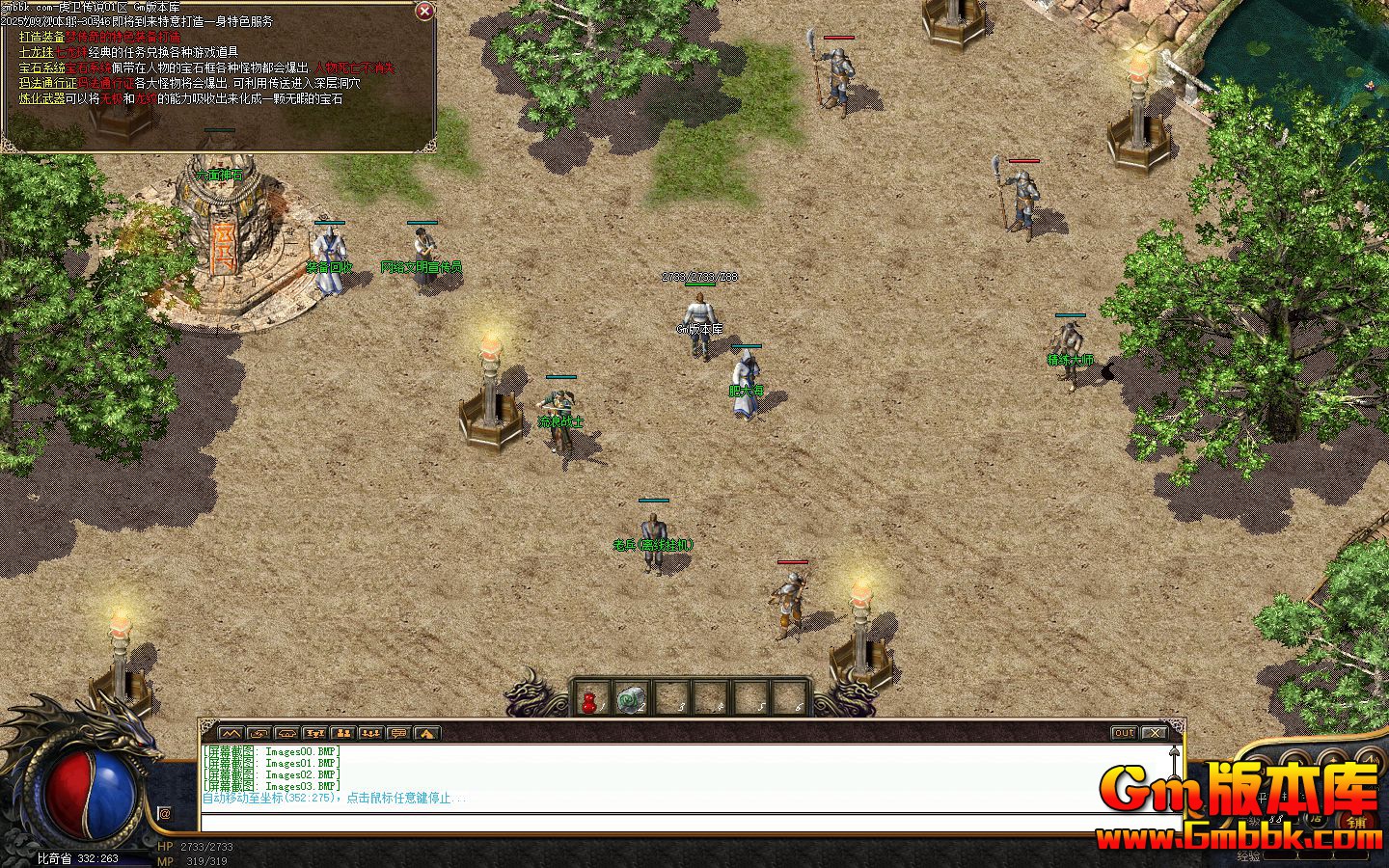This screenshot has width=1389, height=868.
Task: Open the yellow 宝石系统 link
Action: (41, 68)
